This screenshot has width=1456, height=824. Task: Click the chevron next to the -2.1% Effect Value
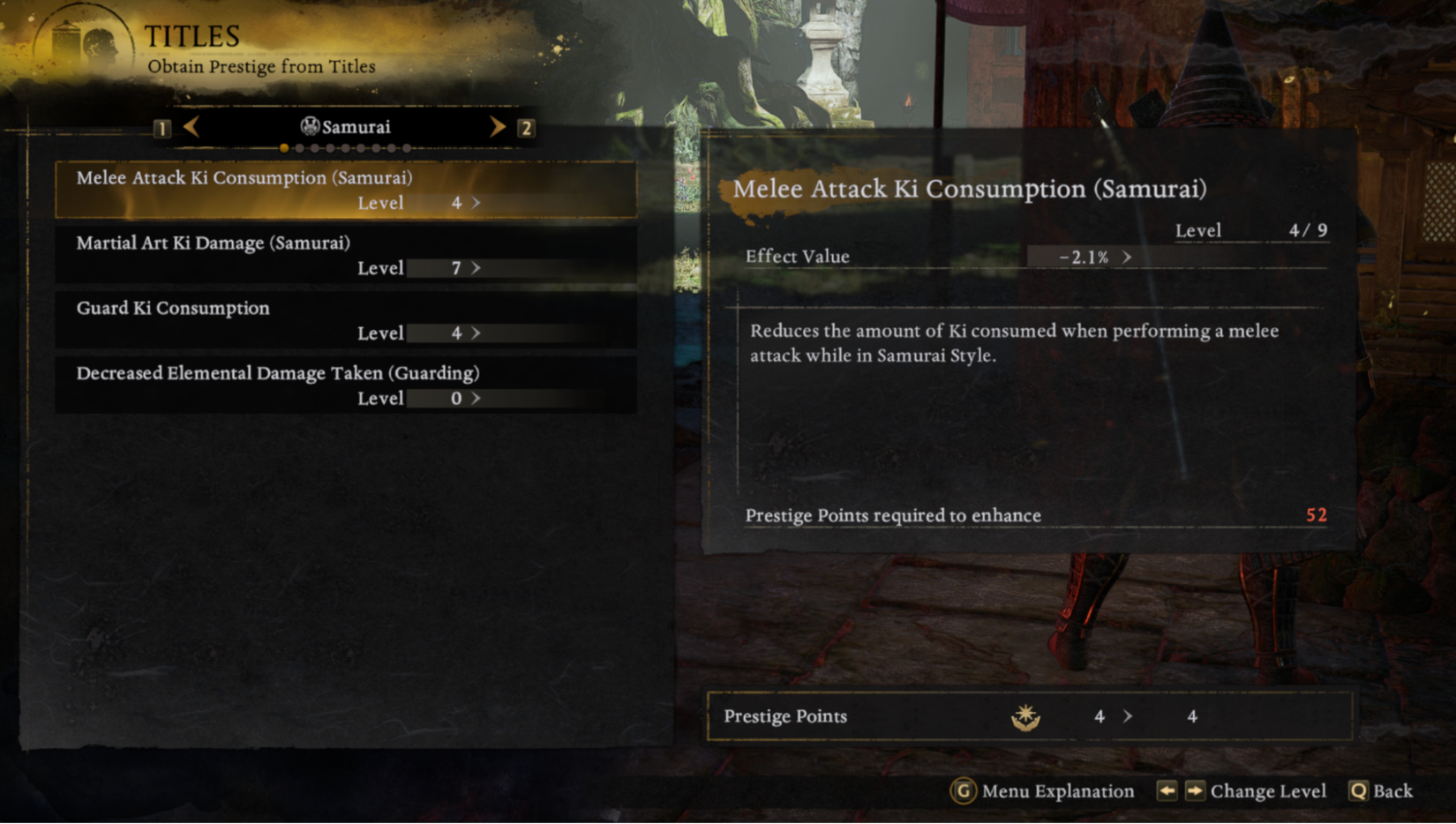1127,258
